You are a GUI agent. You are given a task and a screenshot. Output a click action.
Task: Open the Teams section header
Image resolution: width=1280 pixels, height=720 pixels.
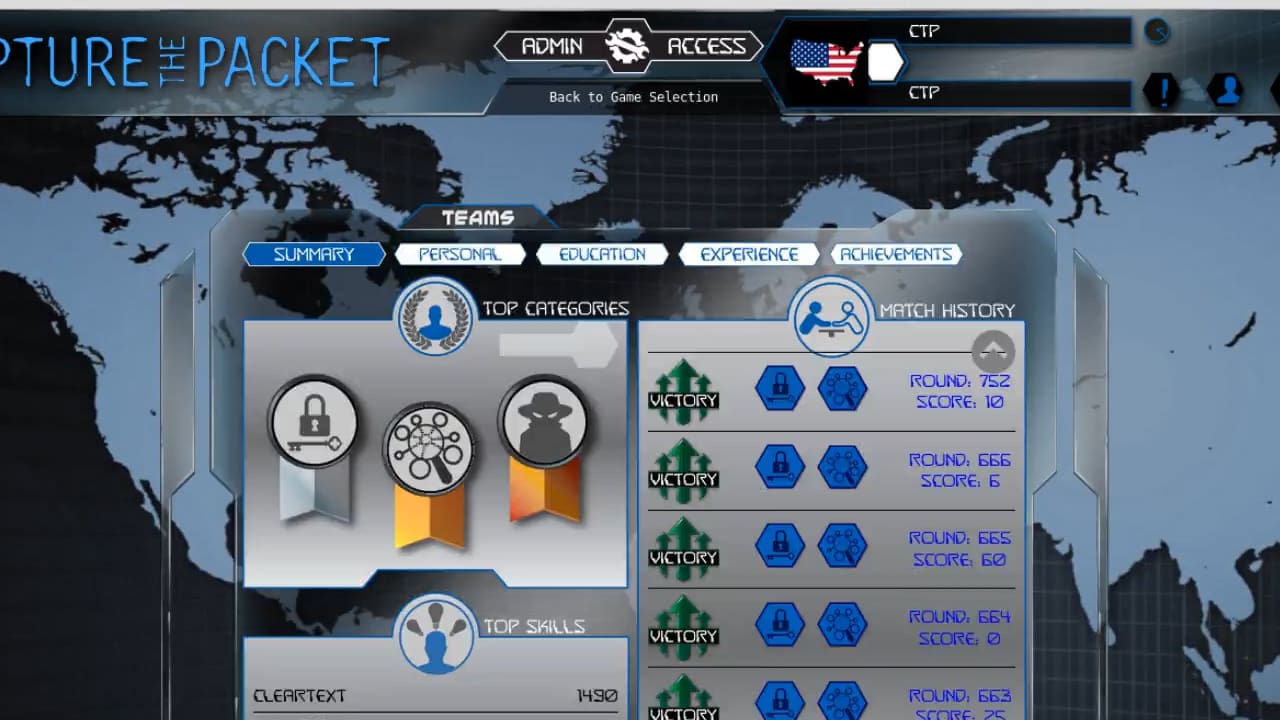coord(477,217)
